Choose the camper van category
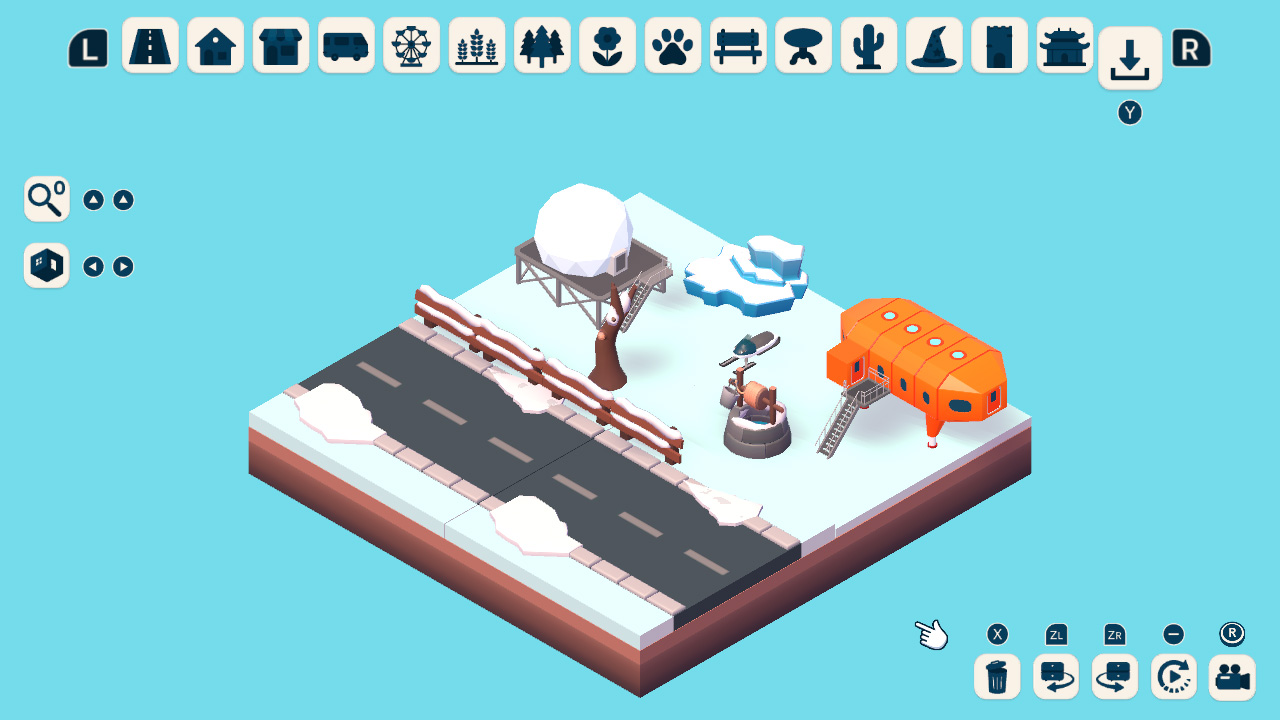Image resolution: width=1280 pixels, height=720 pixels. [346, 45]
